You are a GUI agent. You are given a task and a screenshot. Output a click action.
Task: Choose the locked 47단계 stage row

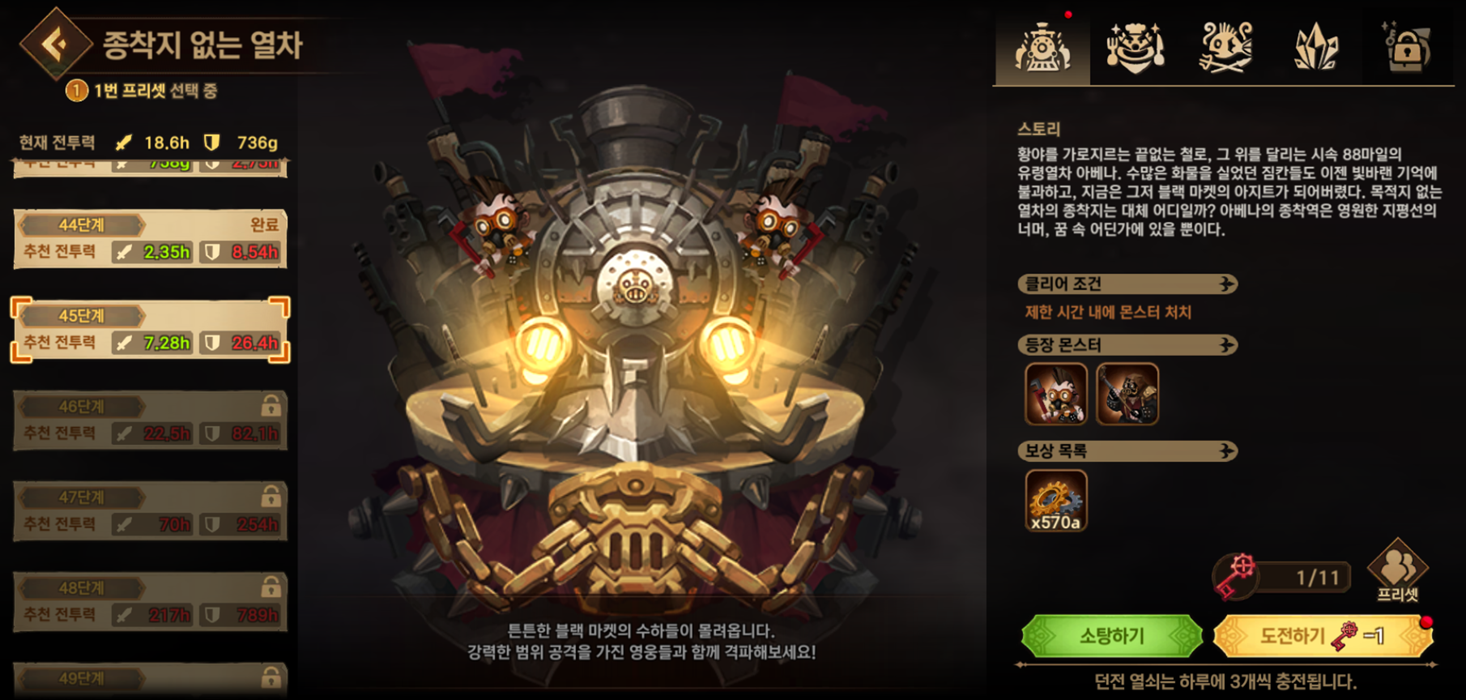[150, 512]
